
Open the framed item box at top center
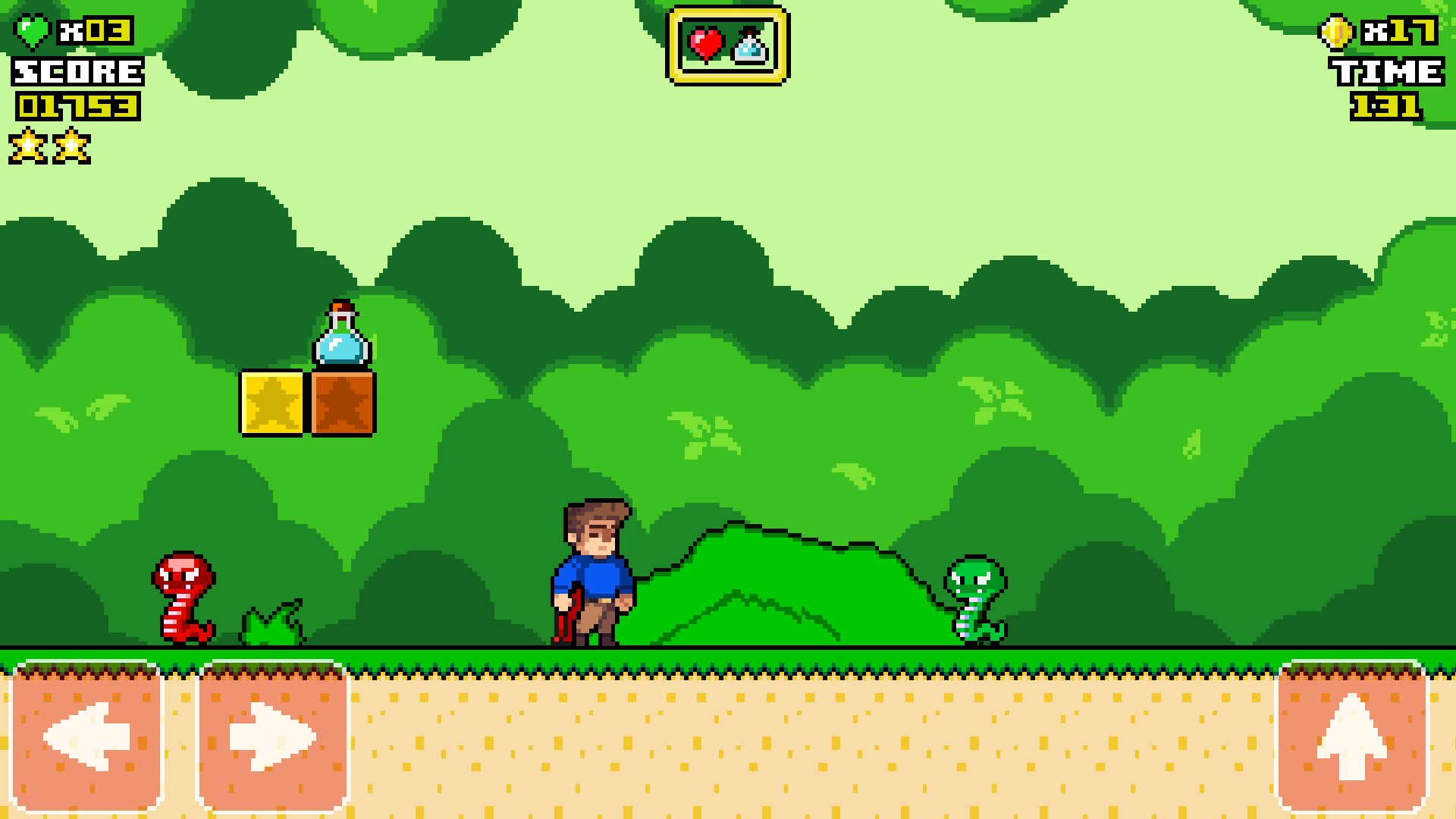(728, 44)
